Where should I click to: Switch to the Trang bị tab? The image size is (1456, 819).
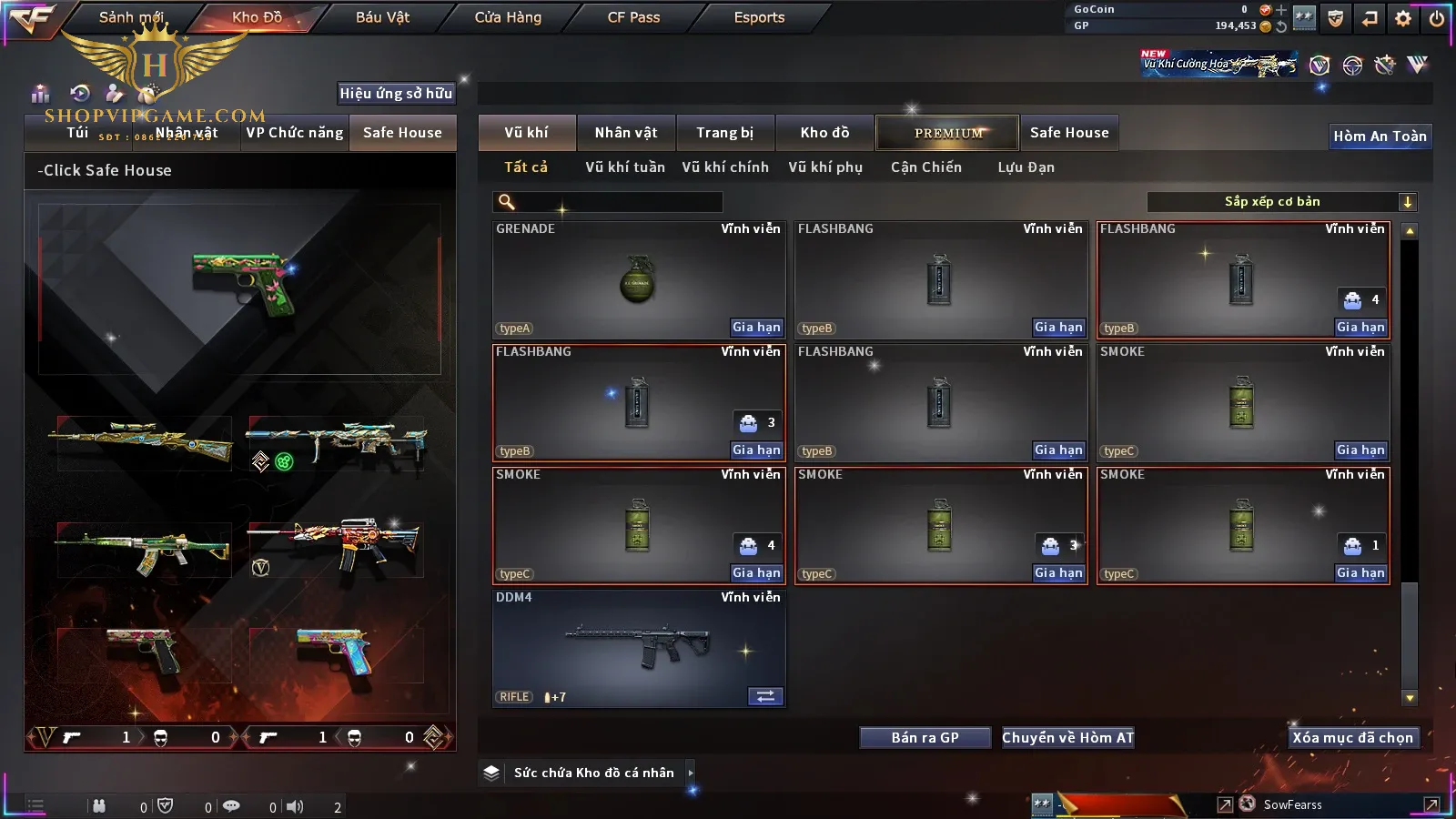[724, 133]
